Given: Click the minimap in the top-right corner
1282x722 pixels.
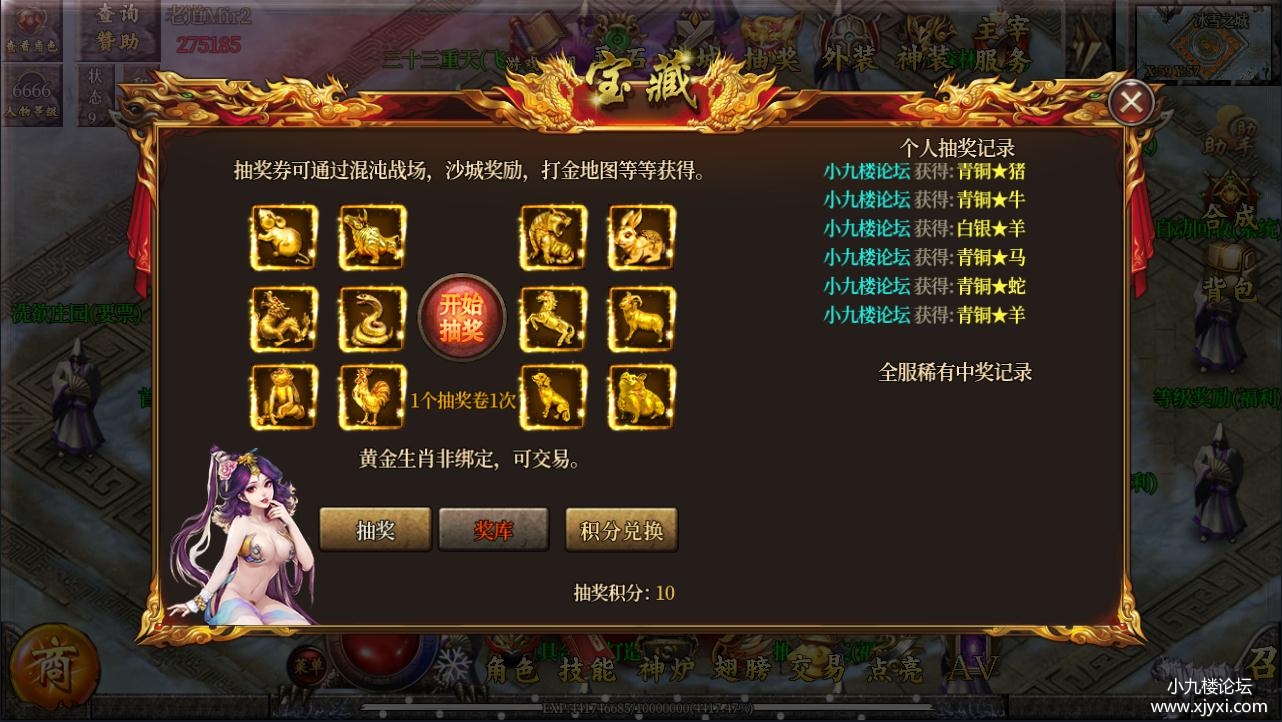Looking at the screenshot, I should [x=1204, y=44].
